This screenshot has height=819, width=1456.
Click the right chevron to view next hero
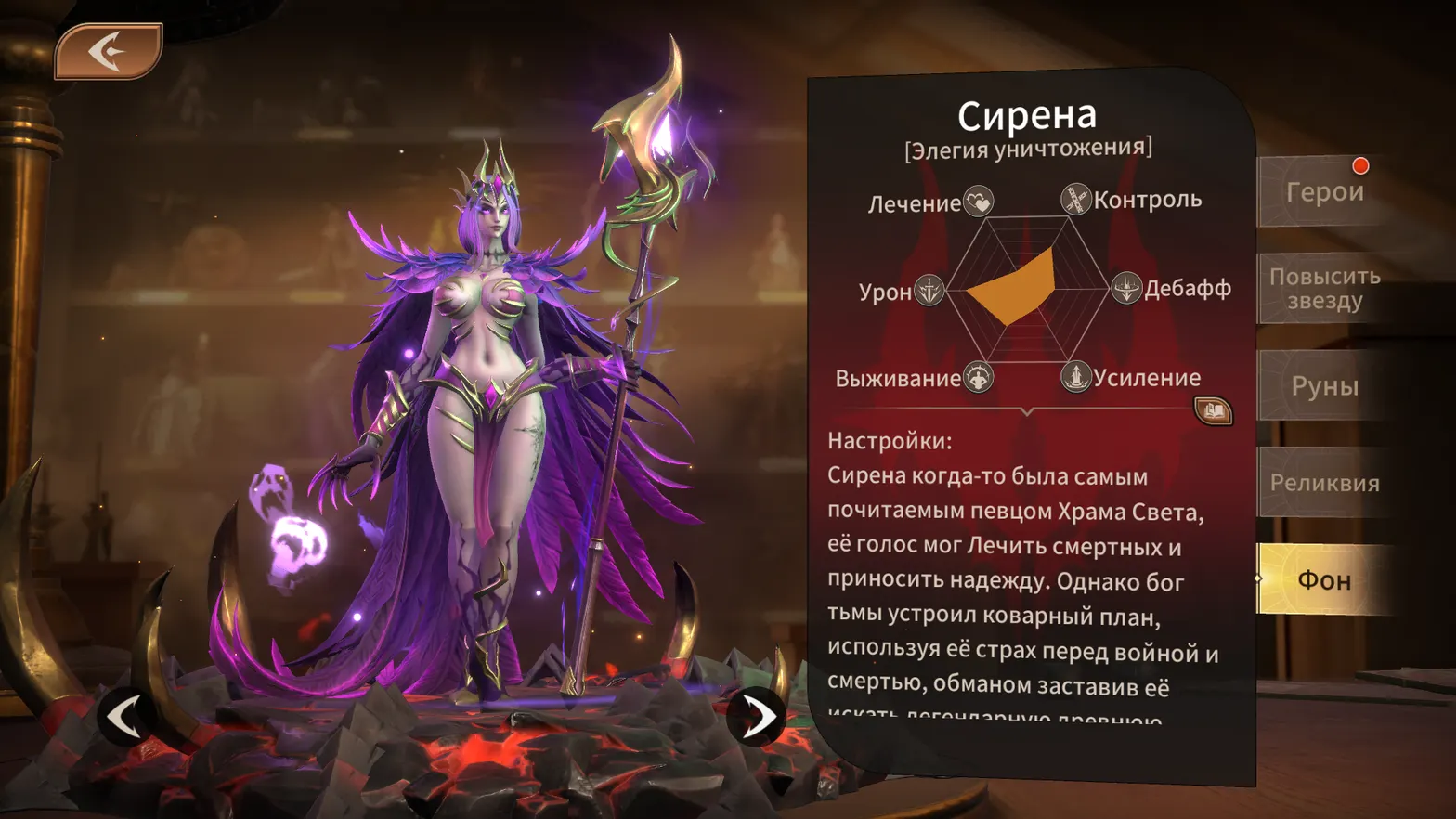pyautogui.click(x=761, y=717)
